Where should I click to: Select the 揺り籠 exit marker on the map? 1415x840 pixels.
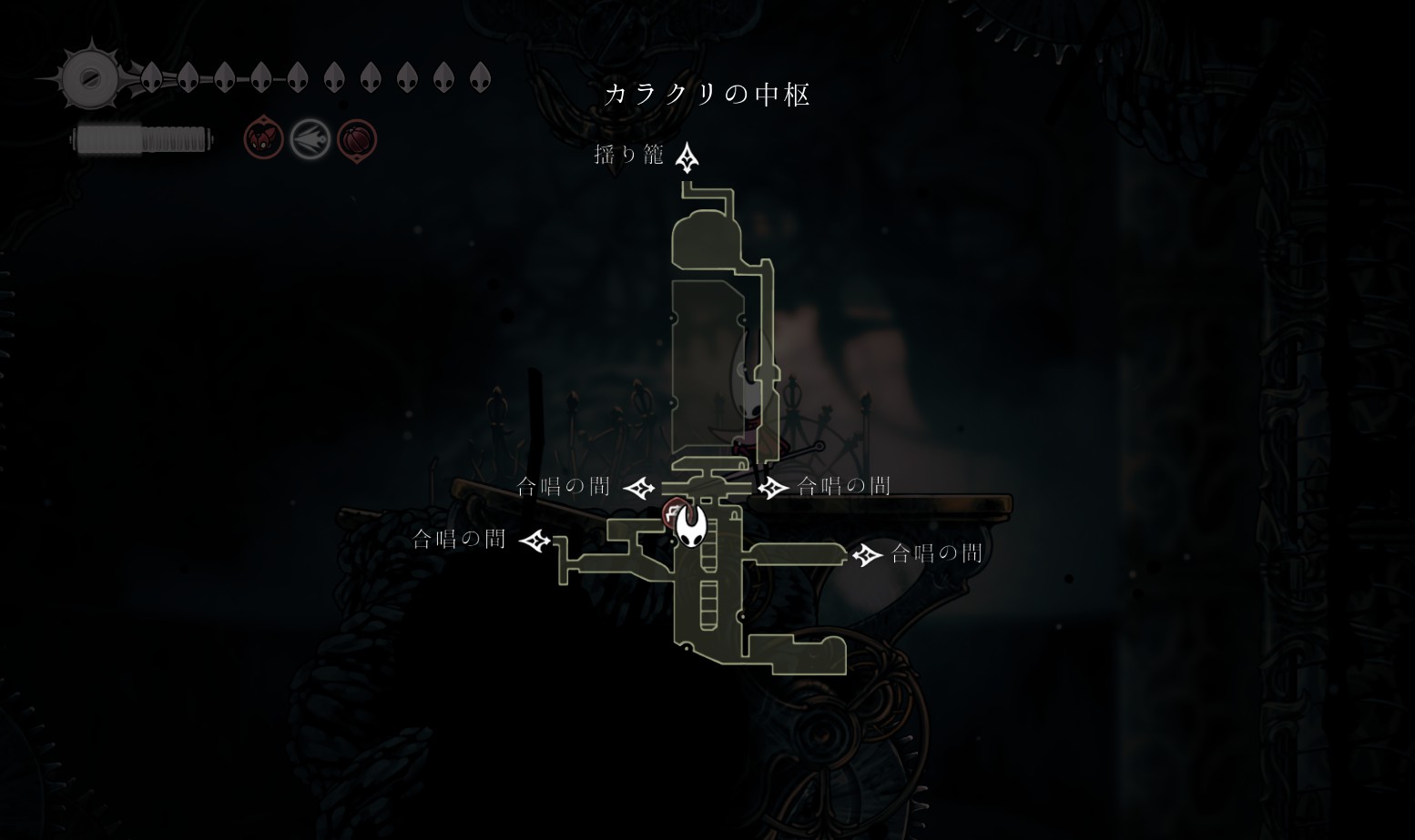tap(687, 157)
